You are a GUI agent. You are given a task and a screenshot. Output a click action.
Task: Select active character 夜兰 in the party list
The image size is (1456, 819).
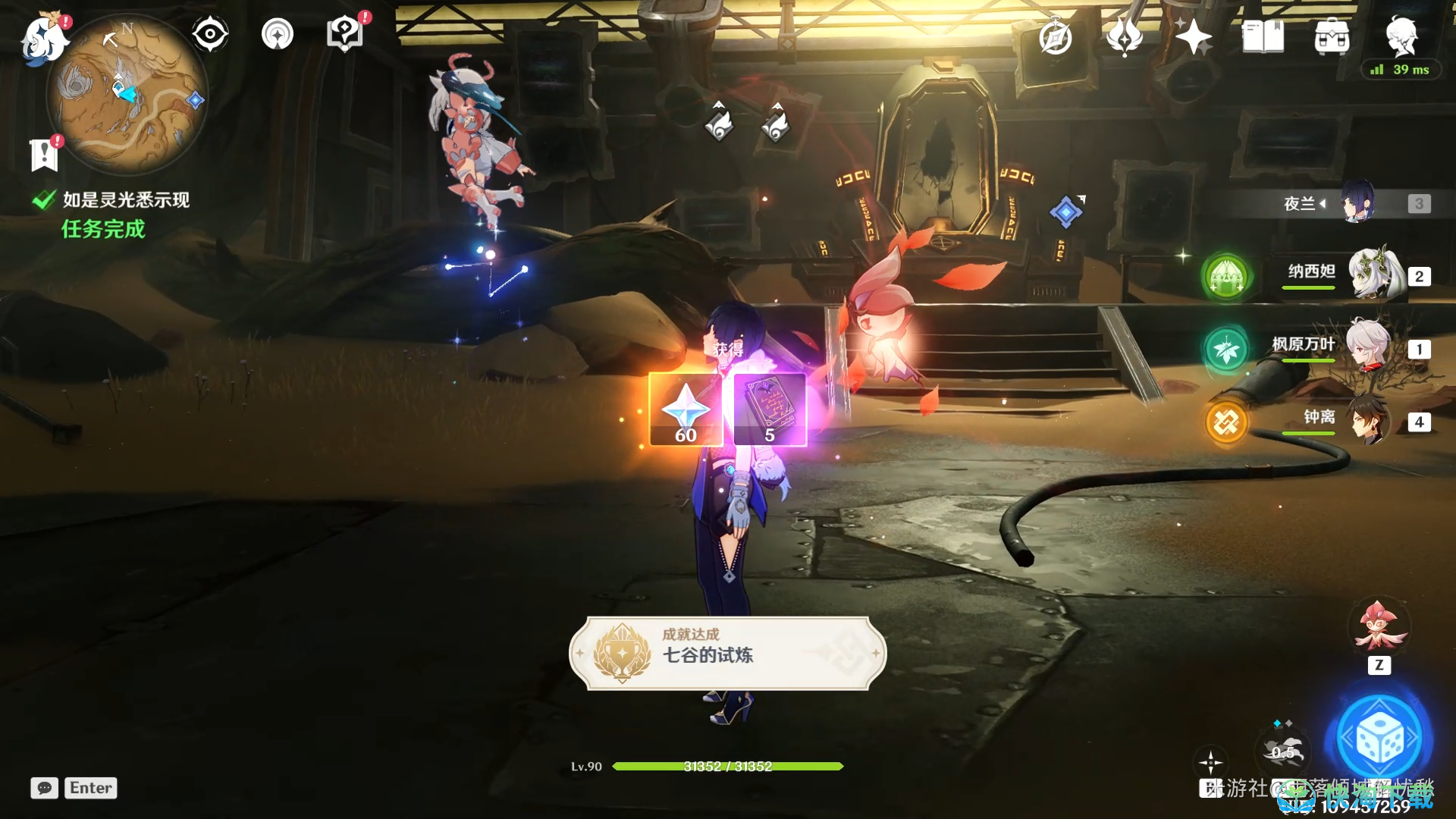[1357, 202]
